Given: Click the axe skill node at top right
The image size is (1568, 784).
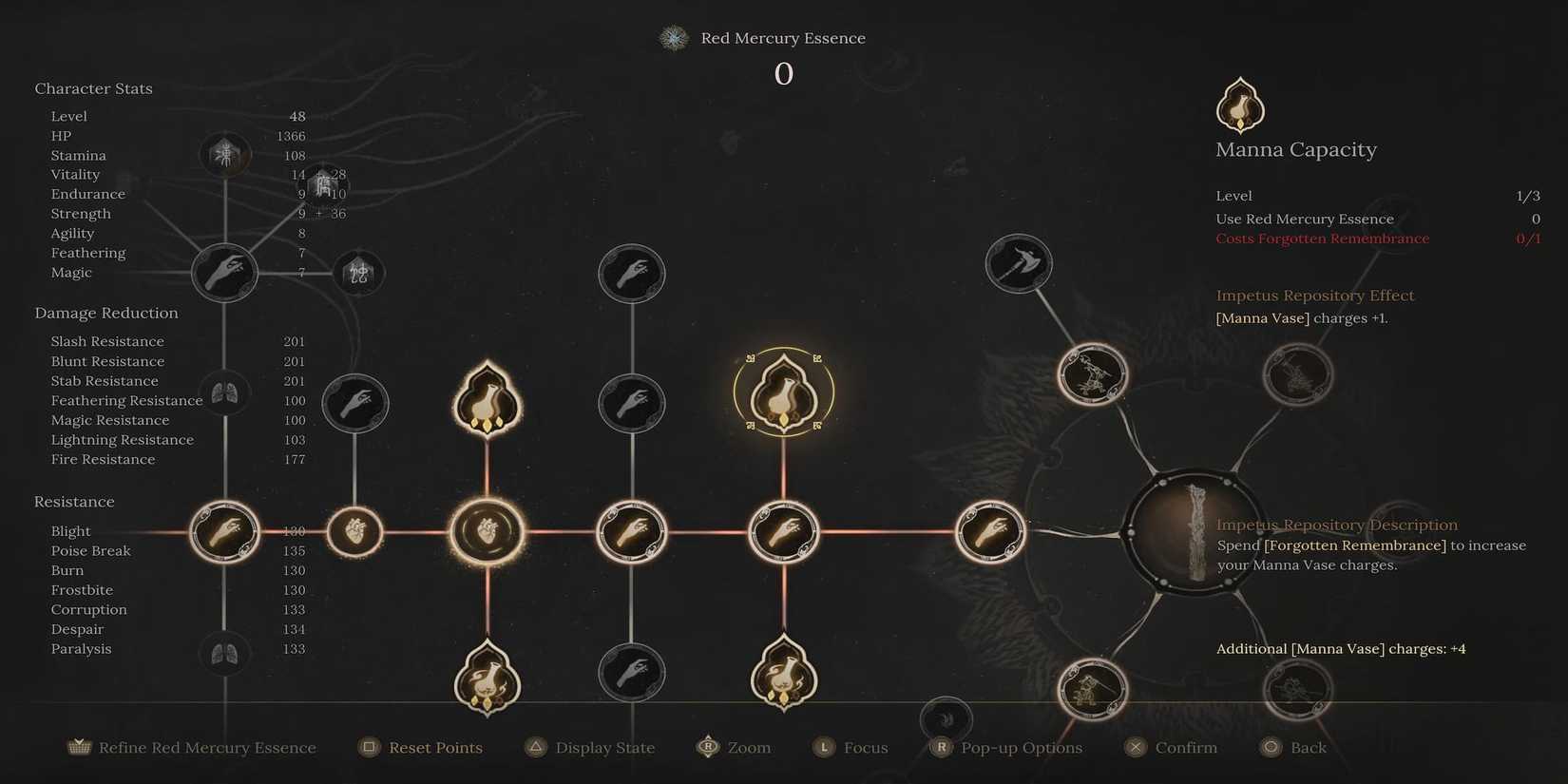Looking at the screenshot, I should [1018, 265].
